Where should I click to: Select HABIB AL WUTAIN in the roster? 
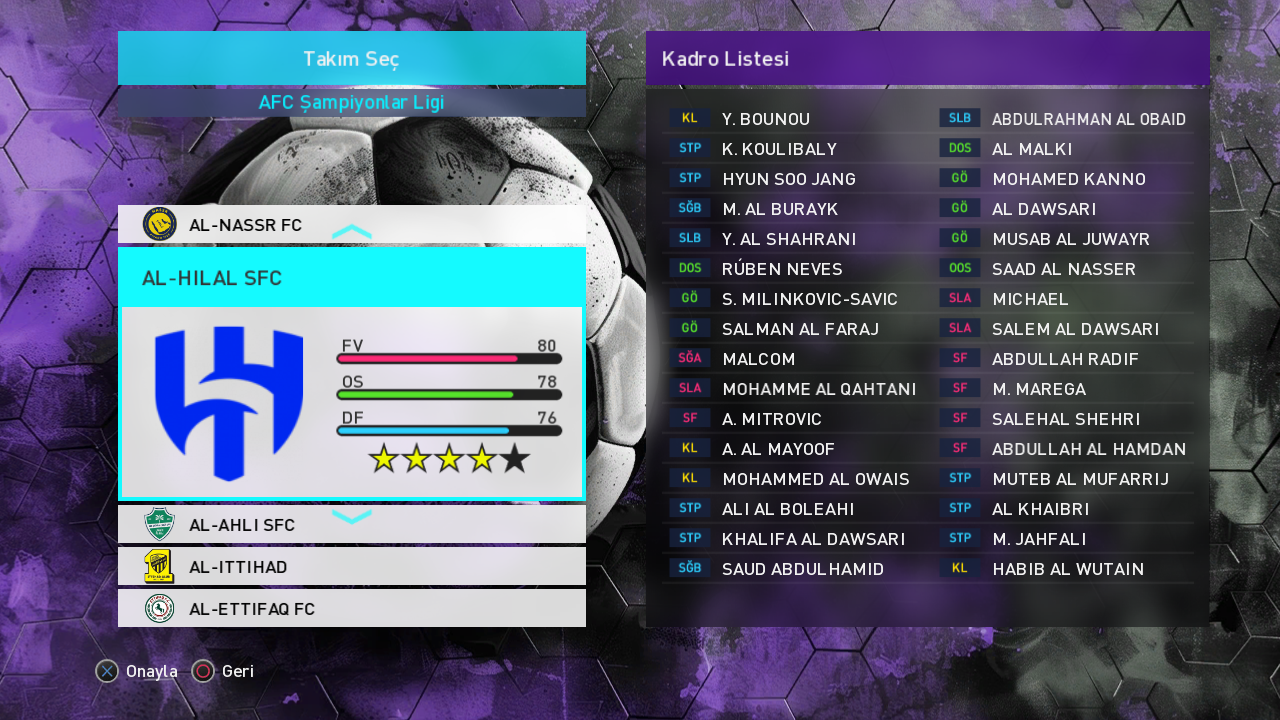point(1067,569)
